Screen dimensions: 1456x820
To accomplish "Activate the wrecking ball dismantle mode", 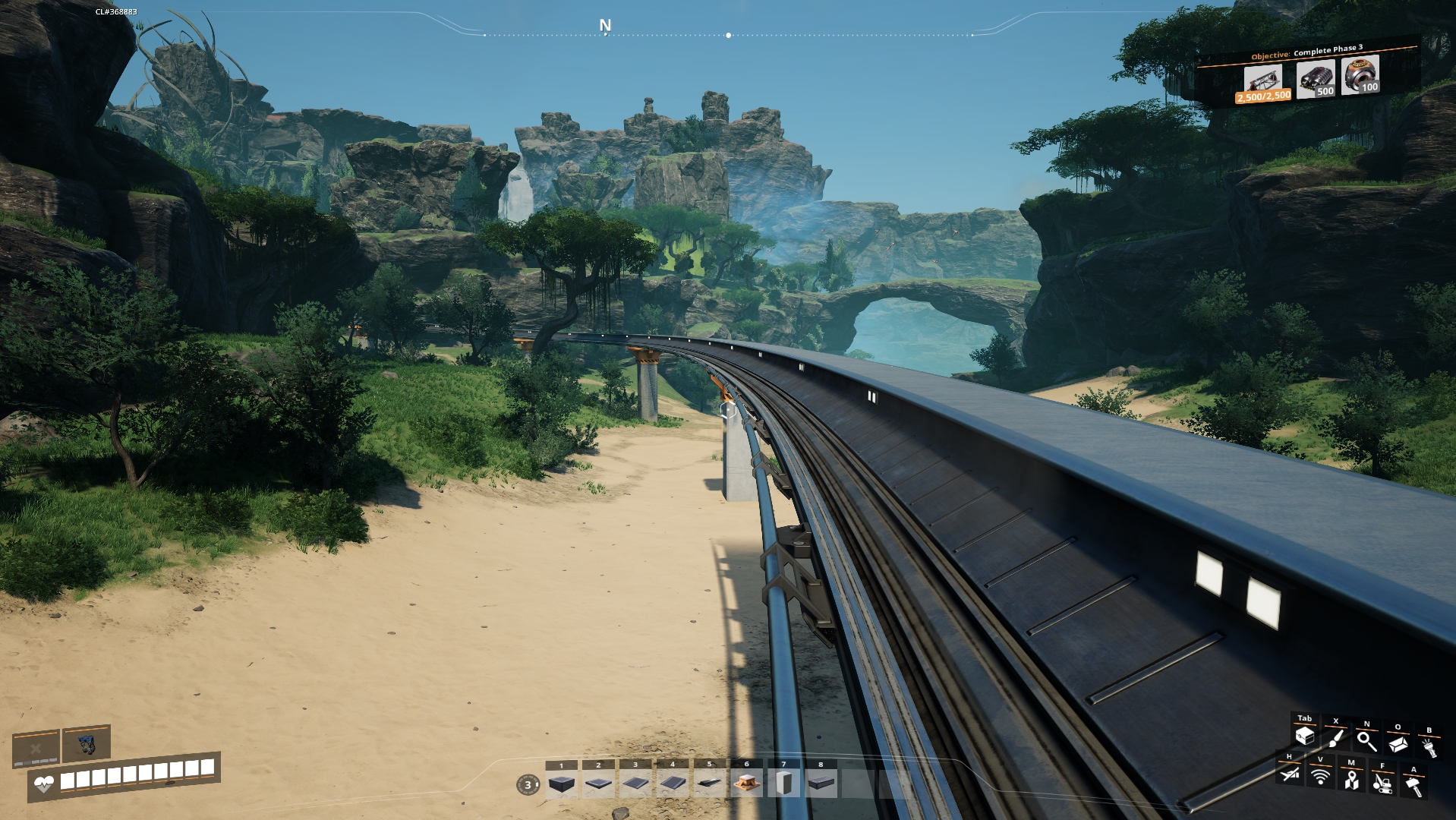I will tap(1382, 783).
